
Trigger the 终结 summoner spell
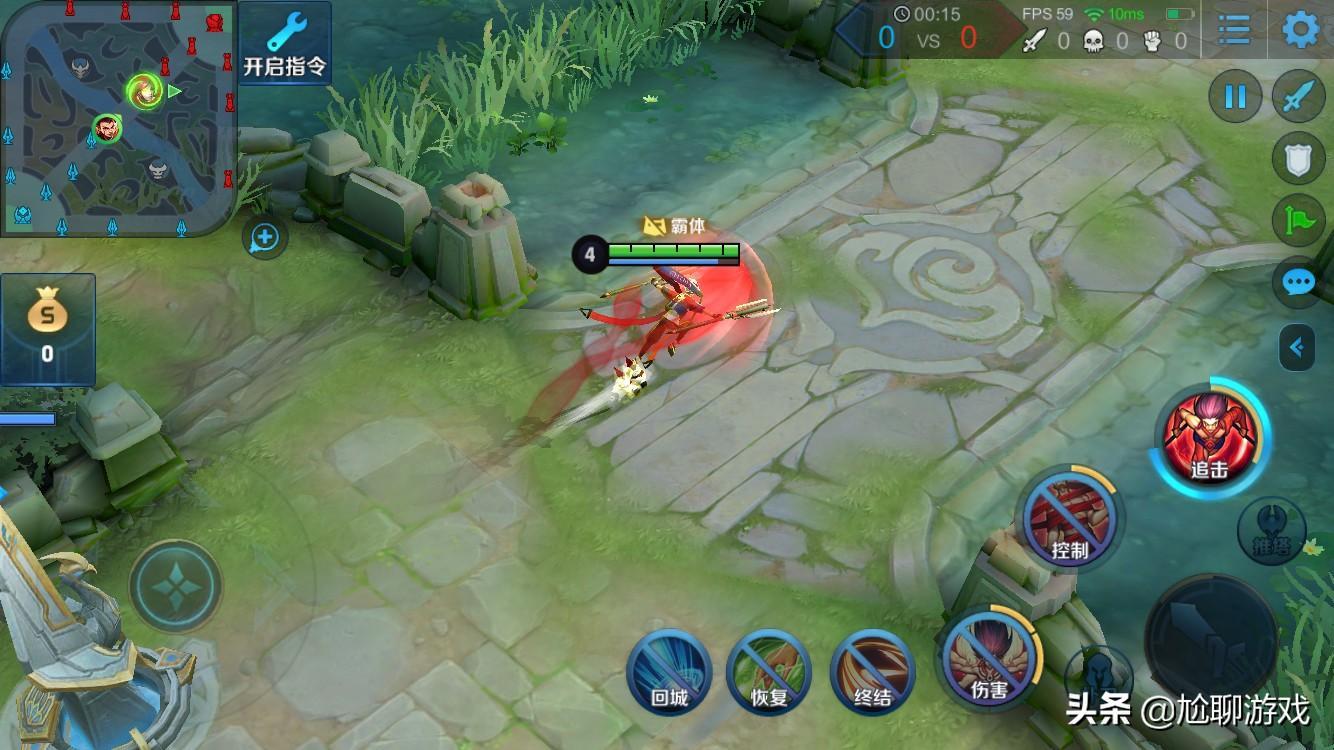[x=872, y=672]
